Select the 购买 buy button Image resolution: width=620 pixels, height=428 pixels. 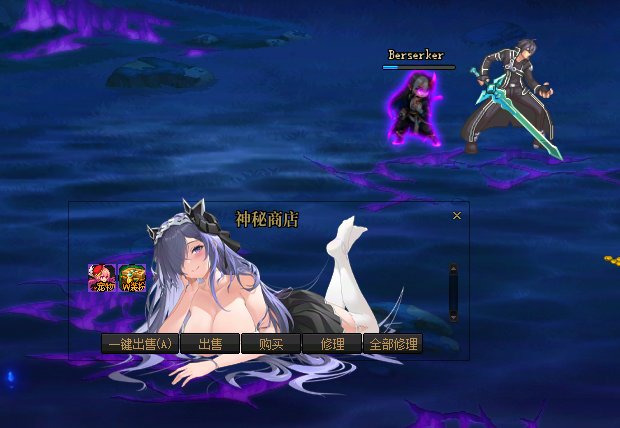tap(271, 344)
